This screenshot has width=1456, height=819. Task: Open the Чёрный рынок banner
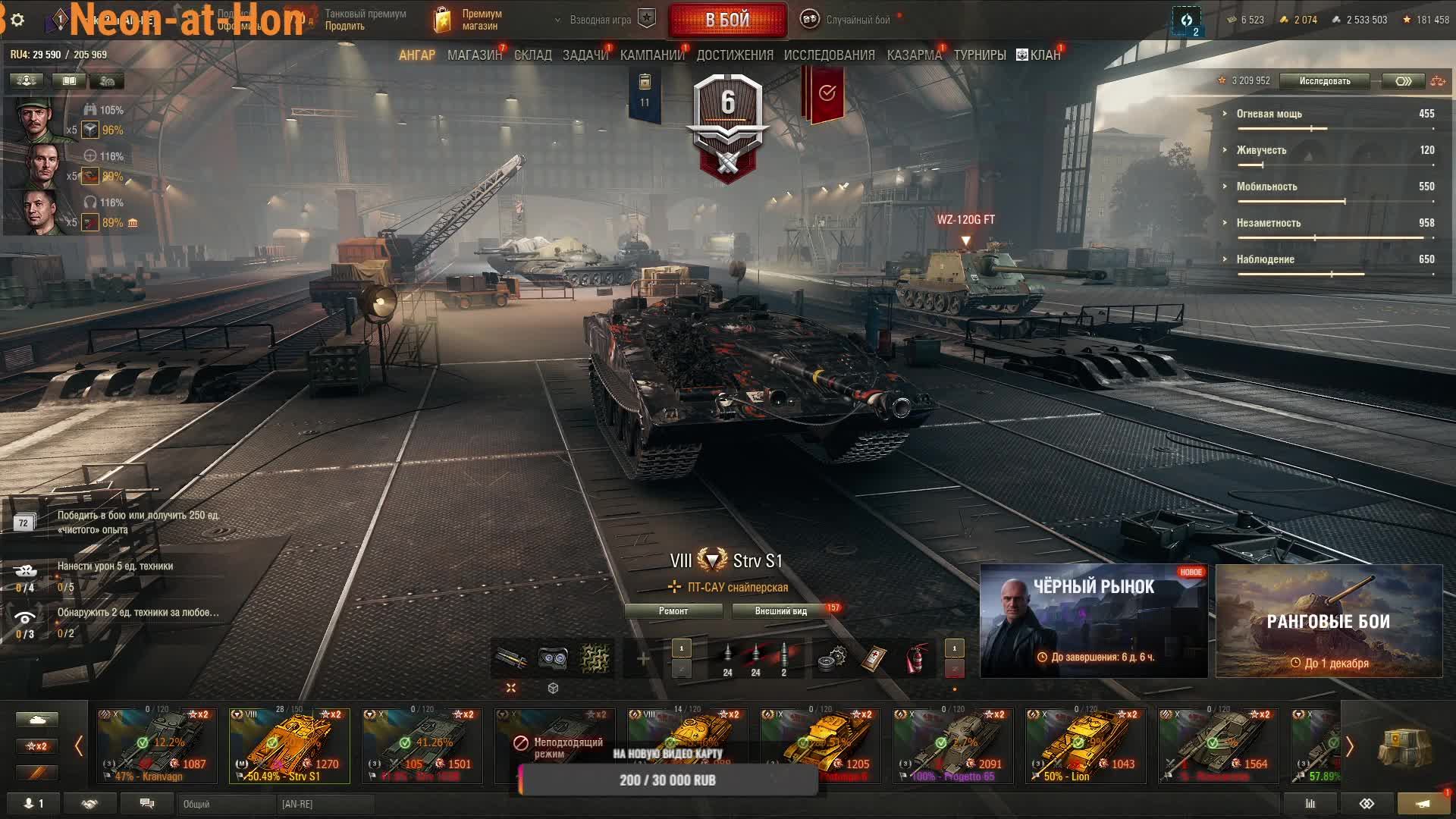click(1094, 621)
